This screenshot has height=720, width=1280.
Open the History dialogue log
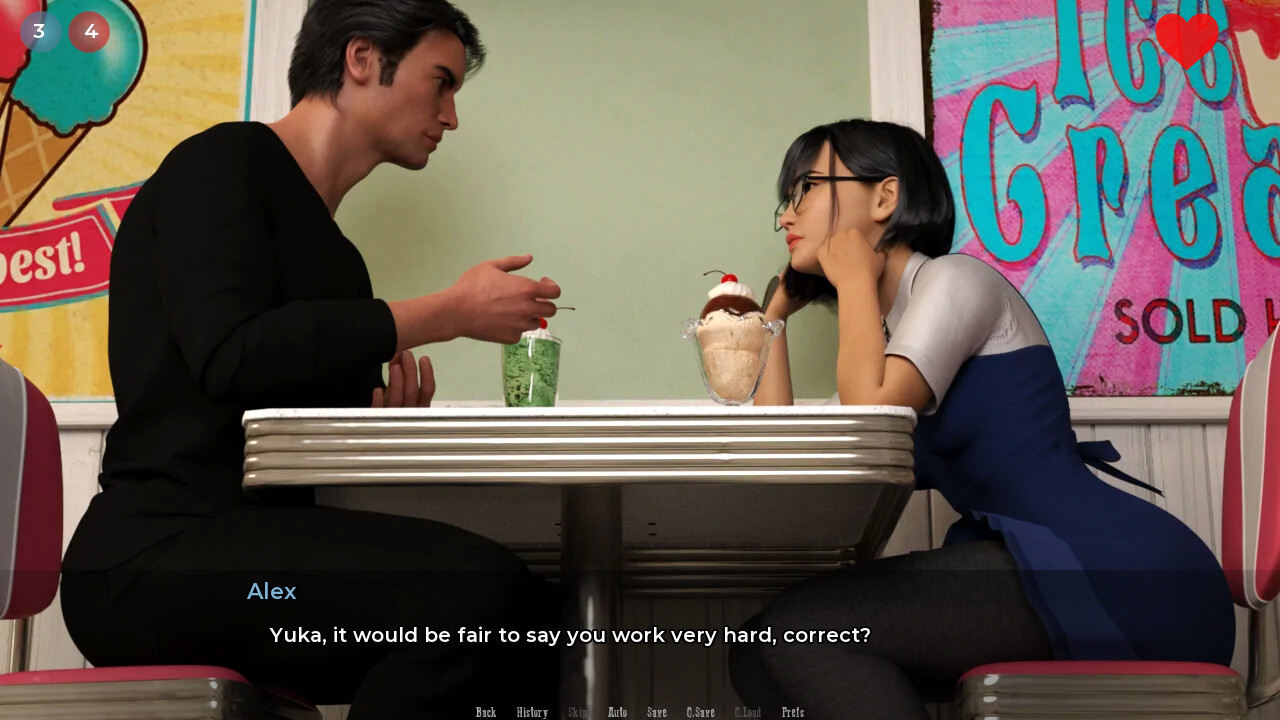click(532, 712)
